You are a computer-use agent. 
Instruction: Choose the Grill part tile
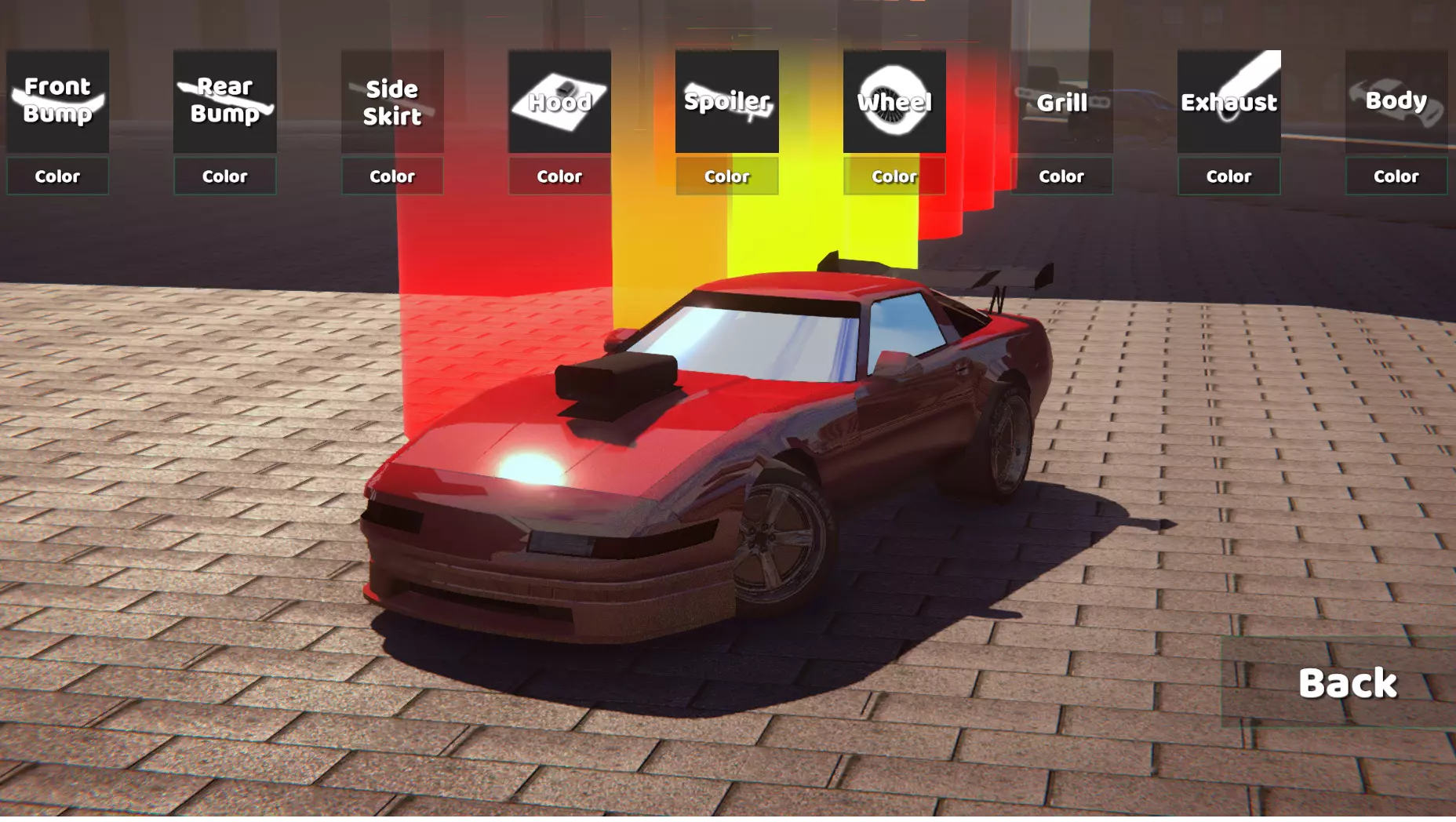click(x=1061, y=101)
